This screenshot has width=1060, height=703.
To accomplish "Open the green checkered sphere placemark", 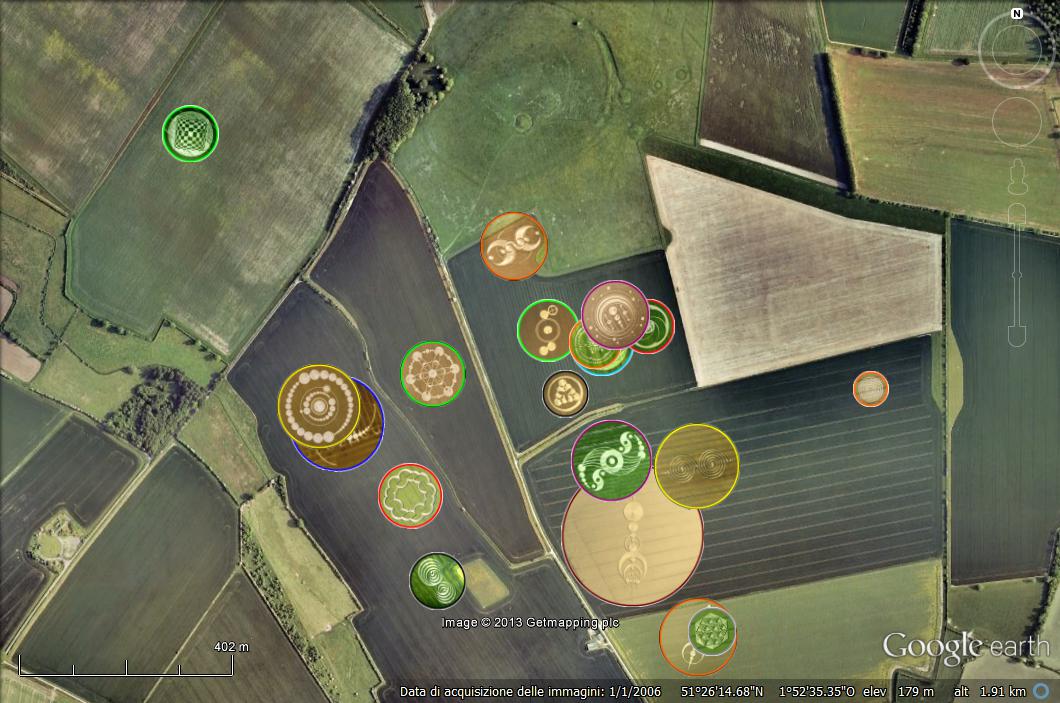I will pyautogui.click(x=190, y=133).
